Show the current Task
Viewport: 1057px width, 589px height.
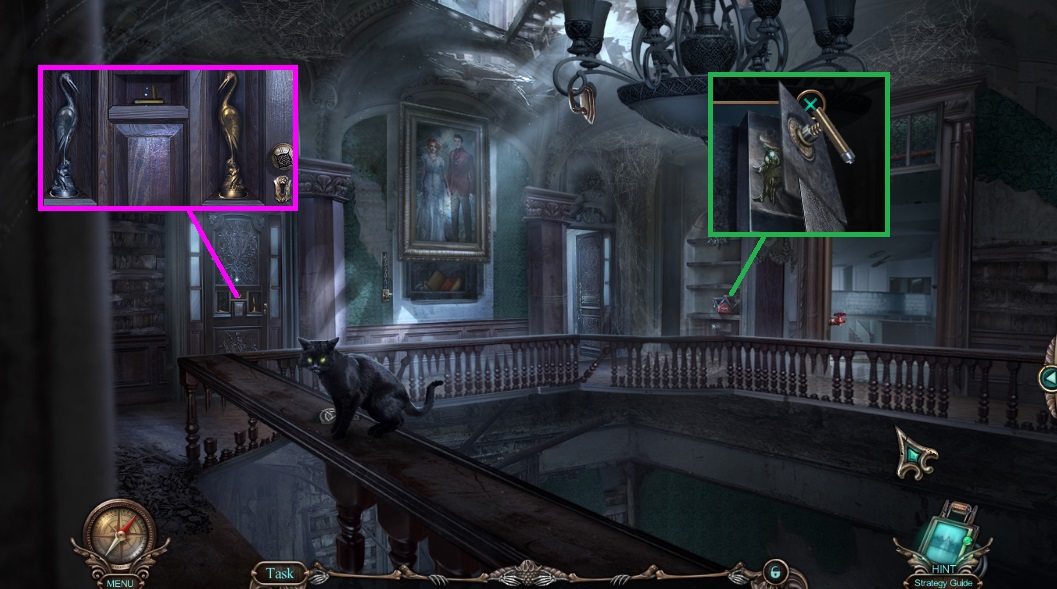click(x=280, y=573)
